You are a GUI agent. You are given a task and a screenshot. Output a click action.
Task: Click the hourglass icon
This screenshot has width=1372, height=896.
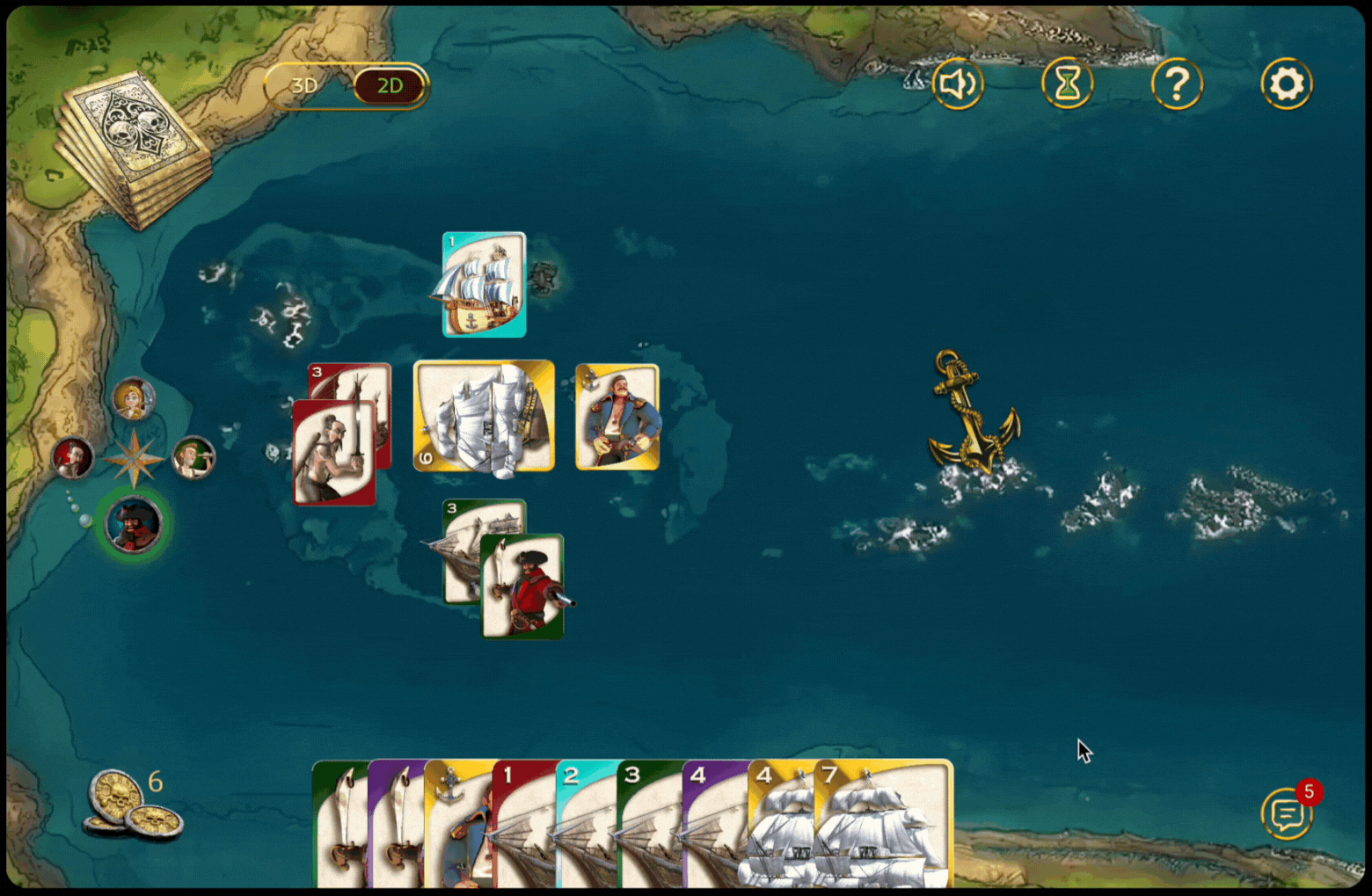[1067, 84]
